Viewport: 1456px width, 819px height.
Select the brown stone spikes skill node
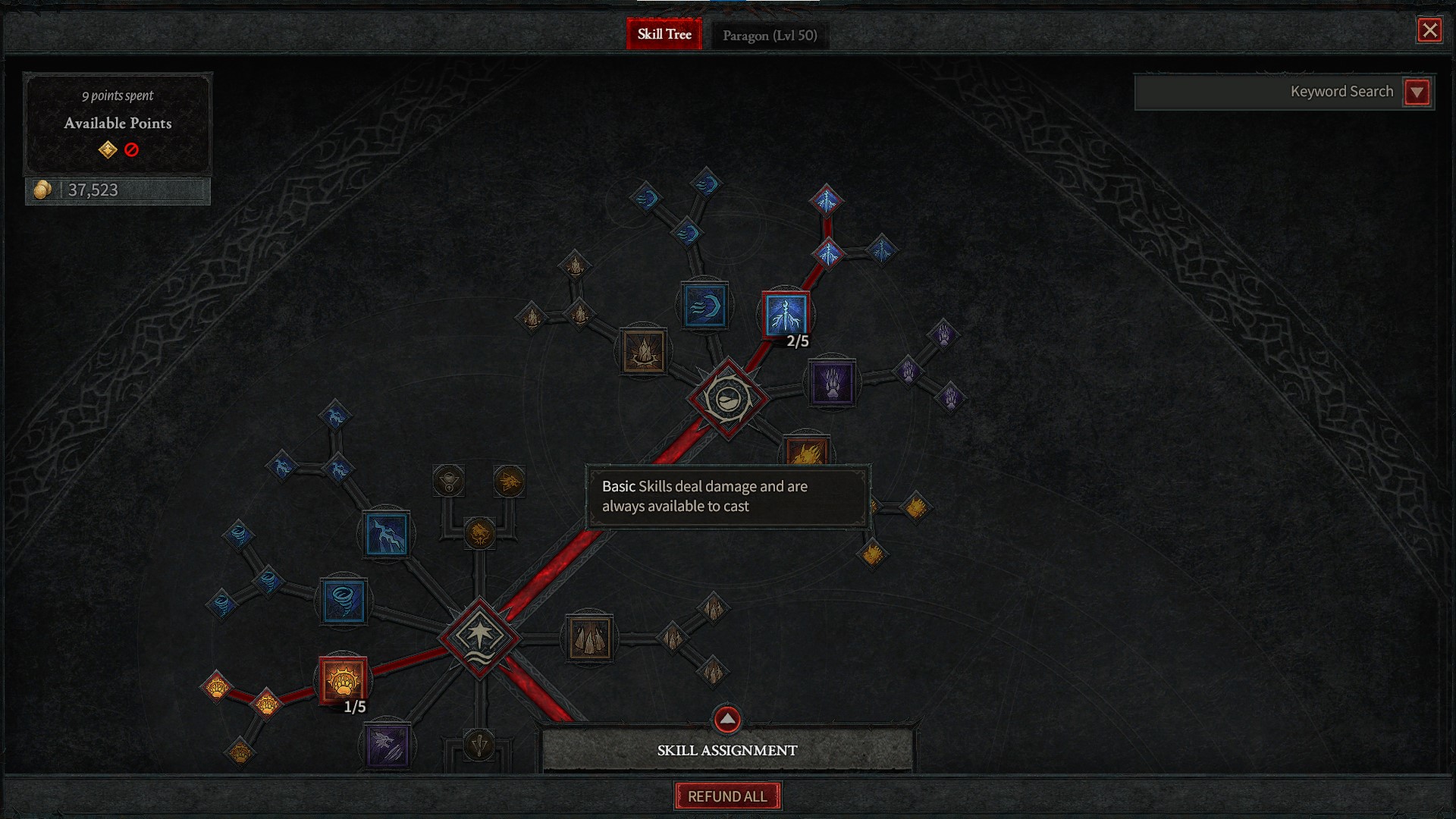click(589, 638)
